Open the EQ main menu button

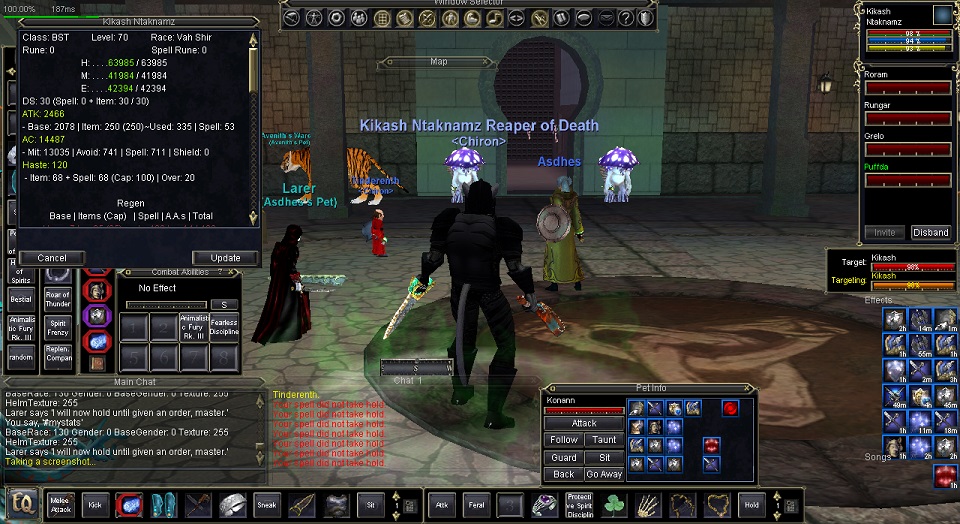[x=22, y=504]
